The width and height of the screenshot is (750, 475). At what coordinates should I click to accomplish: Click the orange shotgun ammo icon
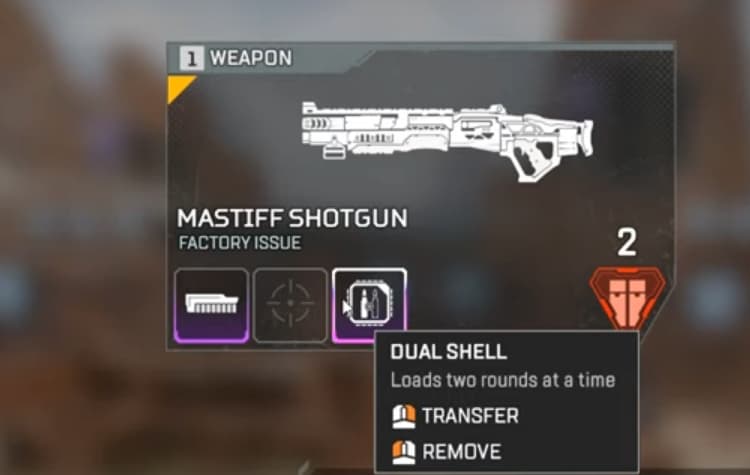pos(627,296)
